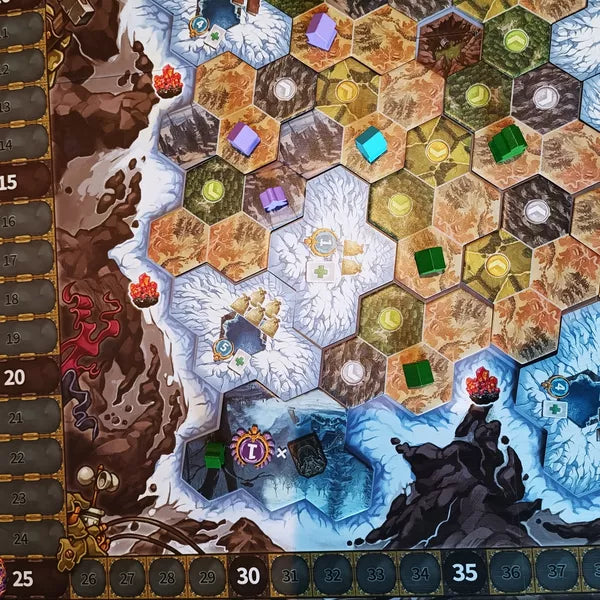Select the green building beside the T token

coord(214,455)
